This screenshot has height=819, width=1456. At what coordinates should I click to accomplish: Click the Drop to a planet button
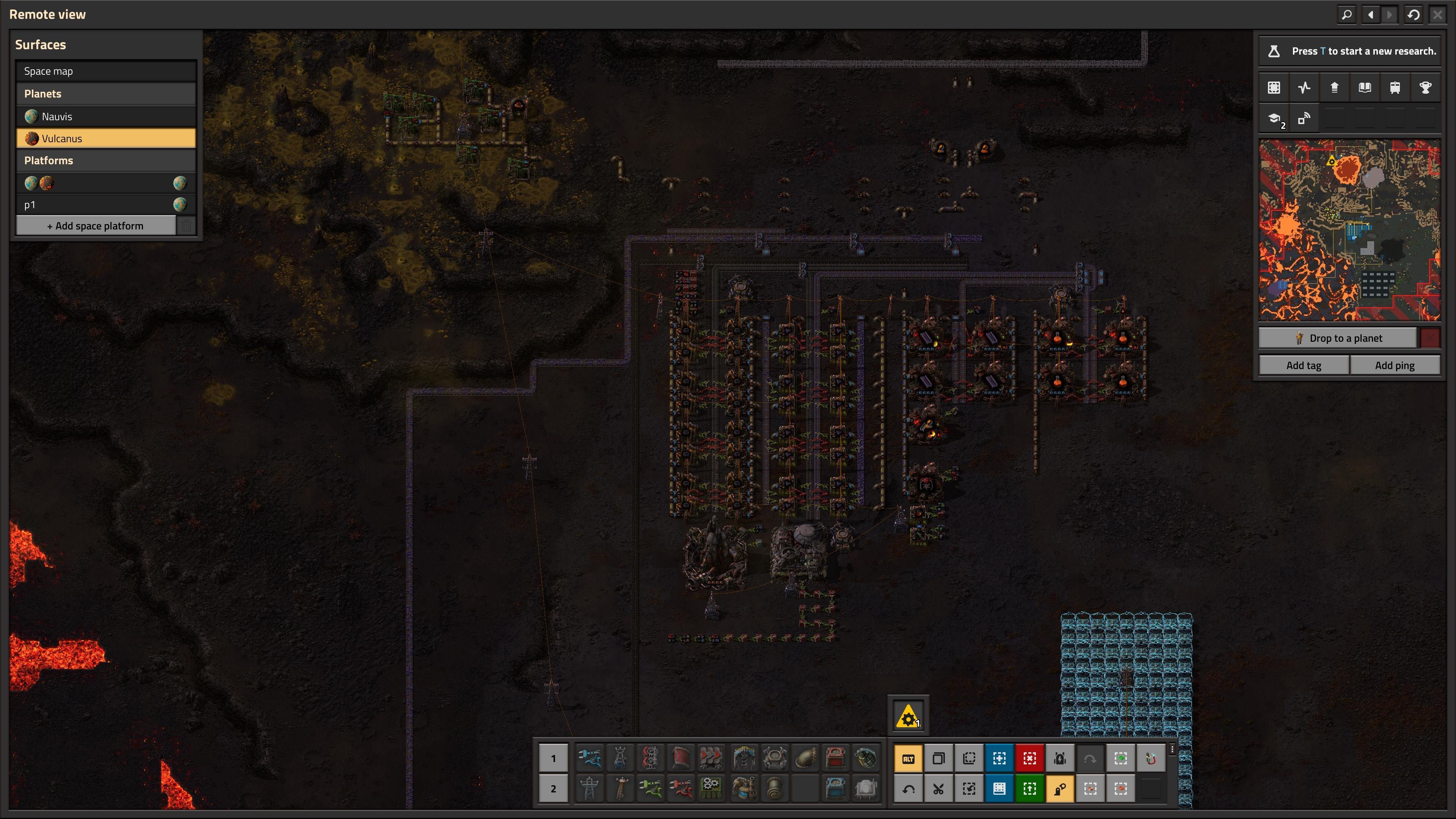pyautogui.click(x=1338, y=338)
